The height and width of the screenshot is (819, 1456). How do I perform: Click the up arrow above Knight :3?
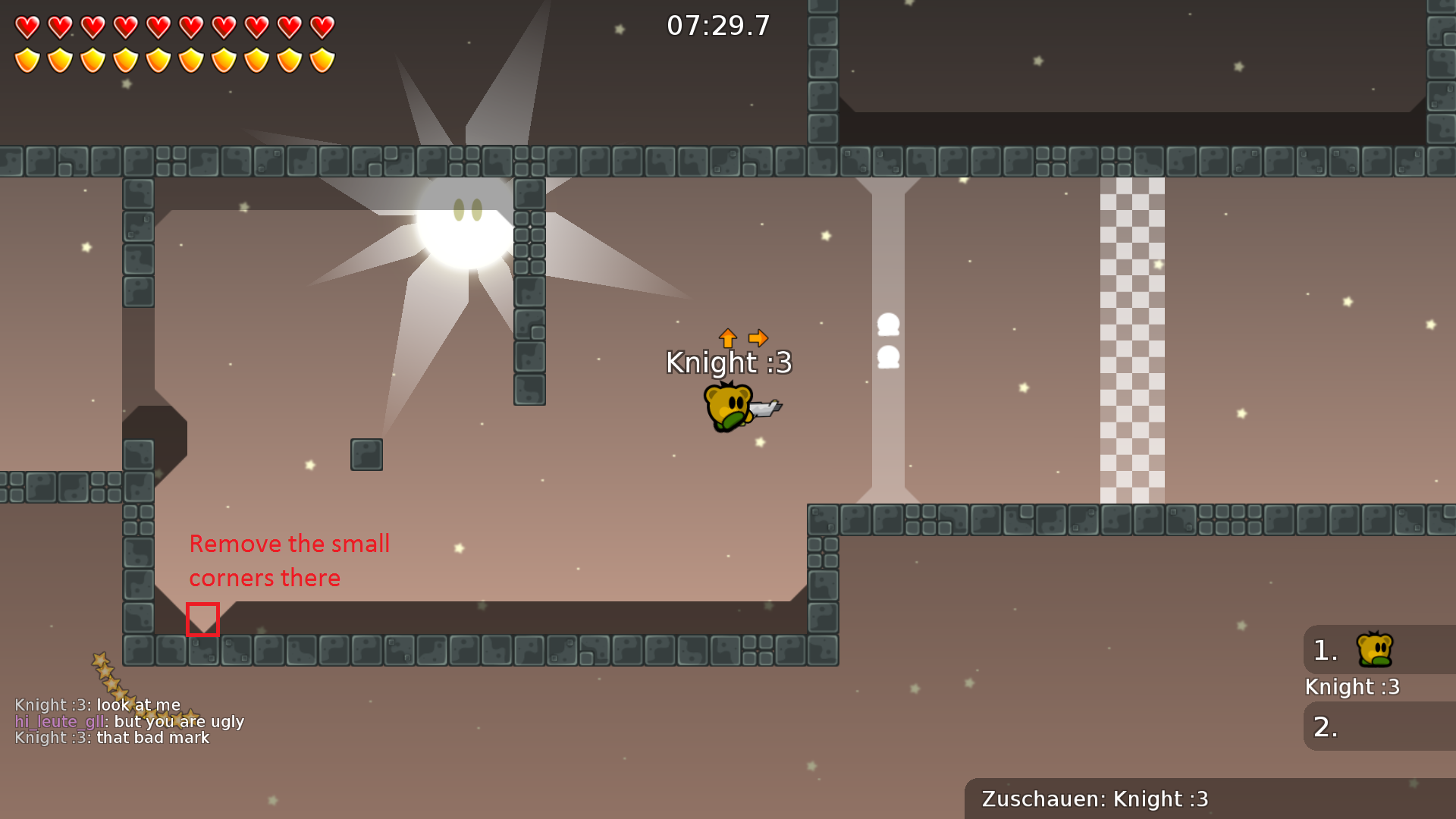(x=728, y=338)
